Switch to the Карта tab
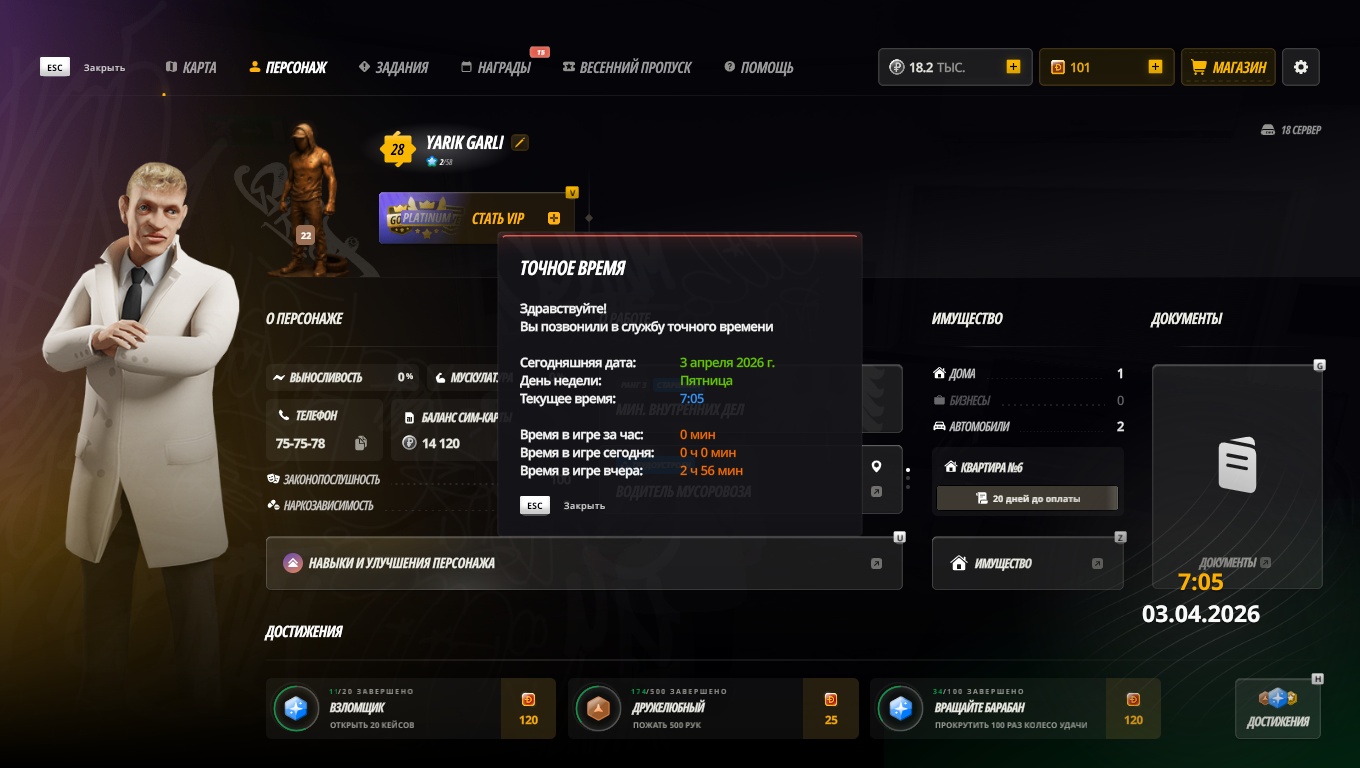This screenshot has width=1360, height=768. click(x=191, y=67)
